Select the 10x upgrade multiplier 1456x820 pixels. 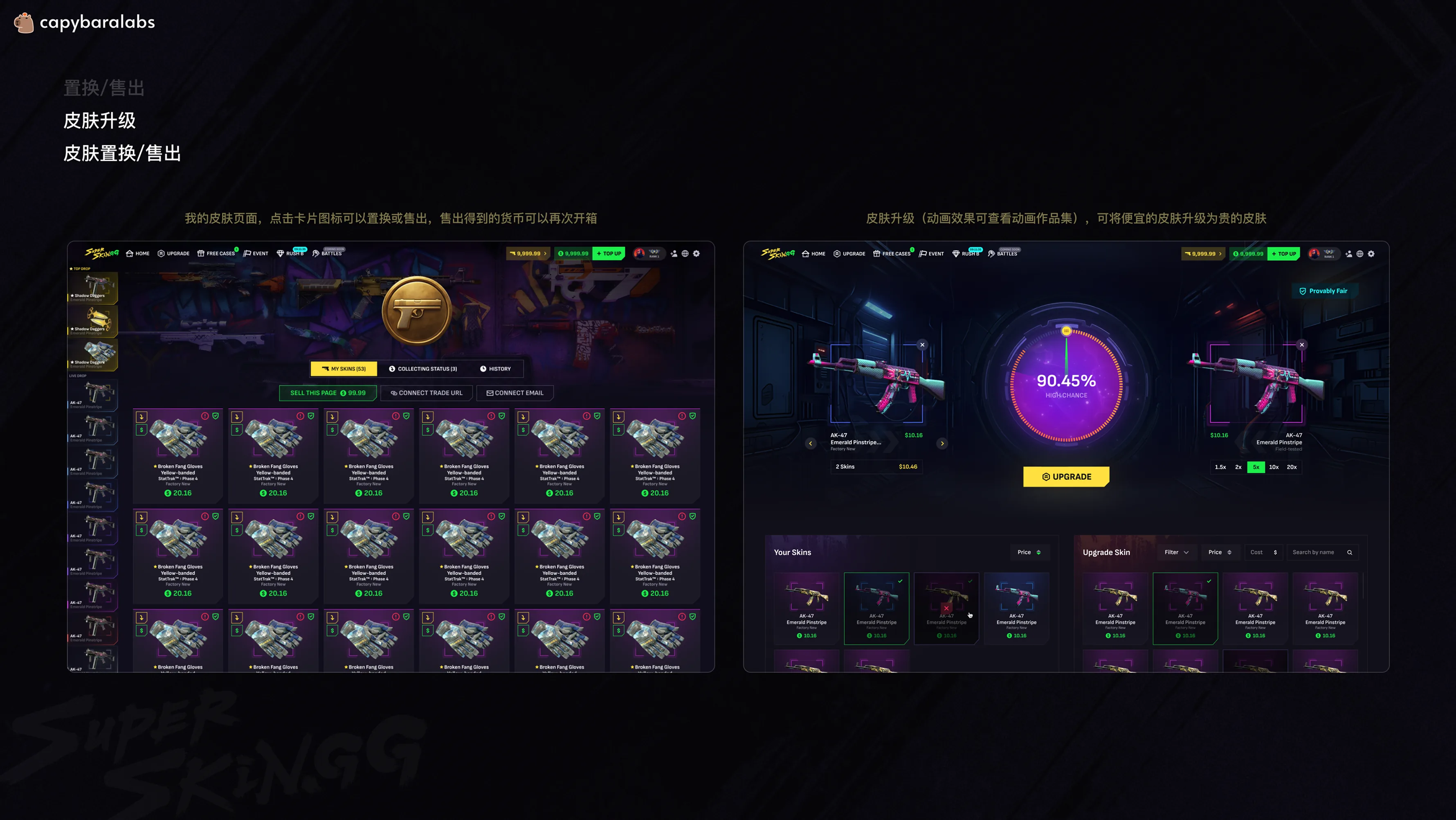click(x=1274, y=467)
